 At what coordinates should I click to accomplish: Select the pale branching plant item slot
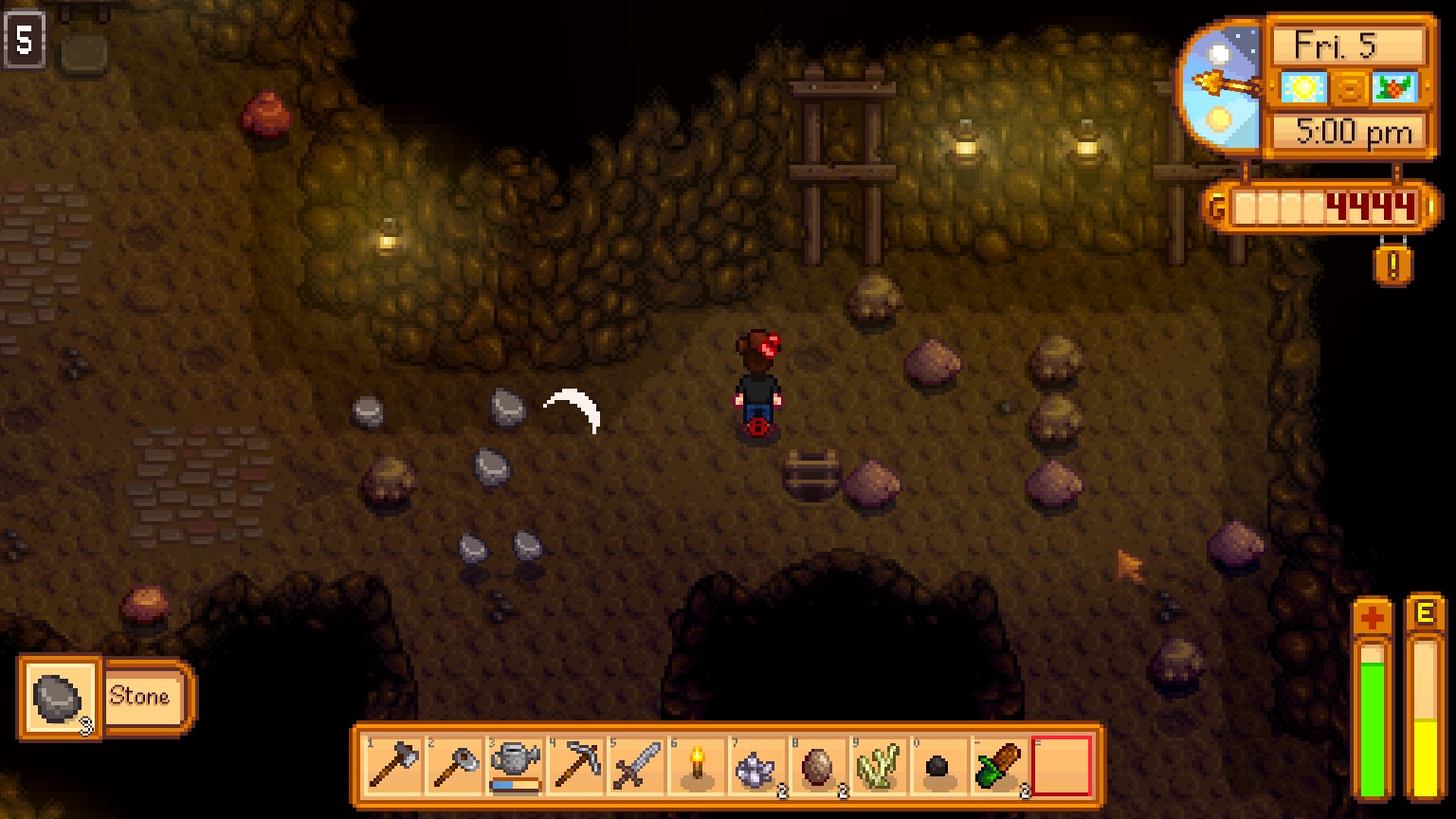coord(880,765)
